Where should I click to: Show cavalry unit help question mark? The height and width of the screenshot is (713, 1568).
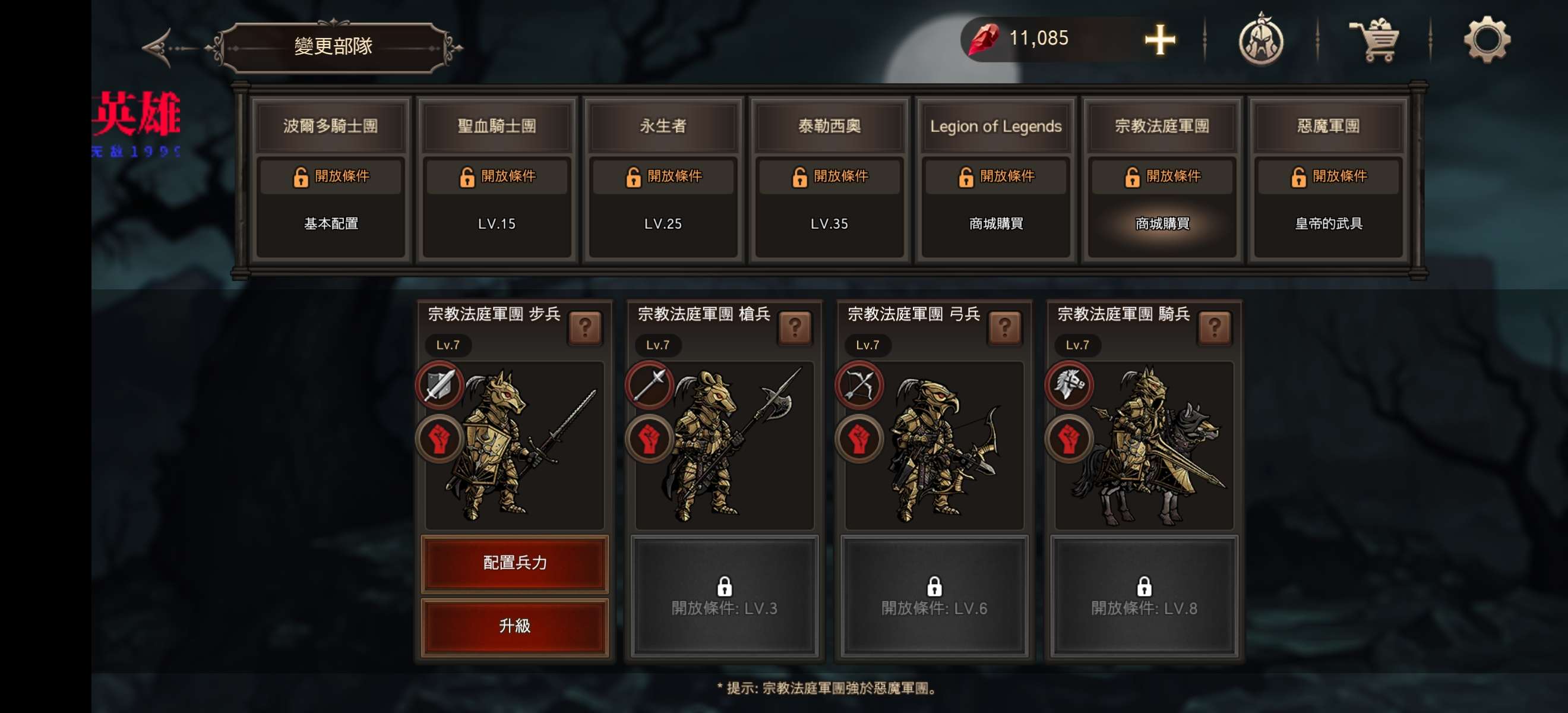[x=1215, y=328]
